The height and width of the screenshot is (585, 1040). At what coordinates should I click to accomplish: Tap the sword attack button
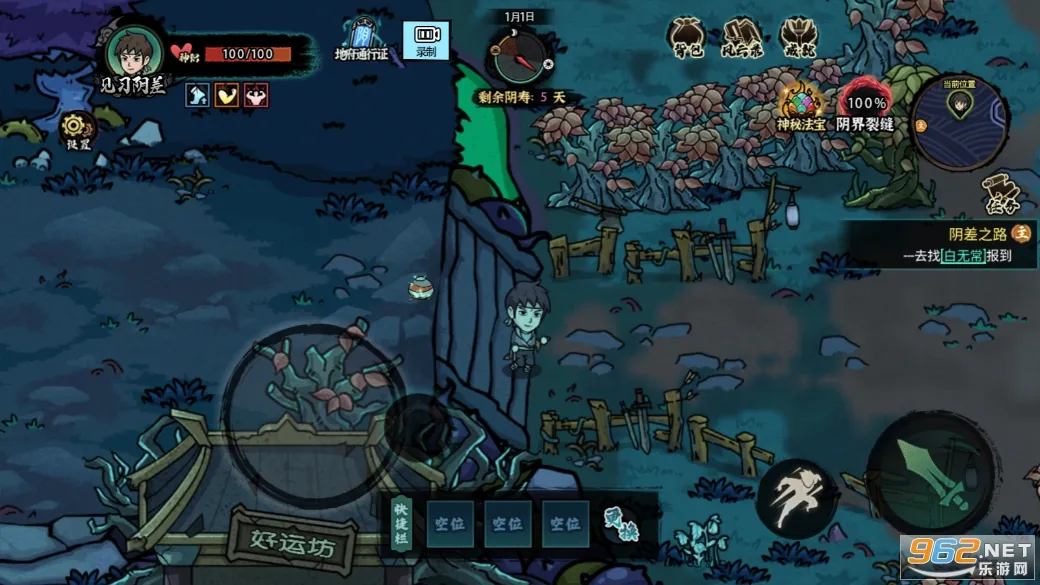[x=929, y=474]
